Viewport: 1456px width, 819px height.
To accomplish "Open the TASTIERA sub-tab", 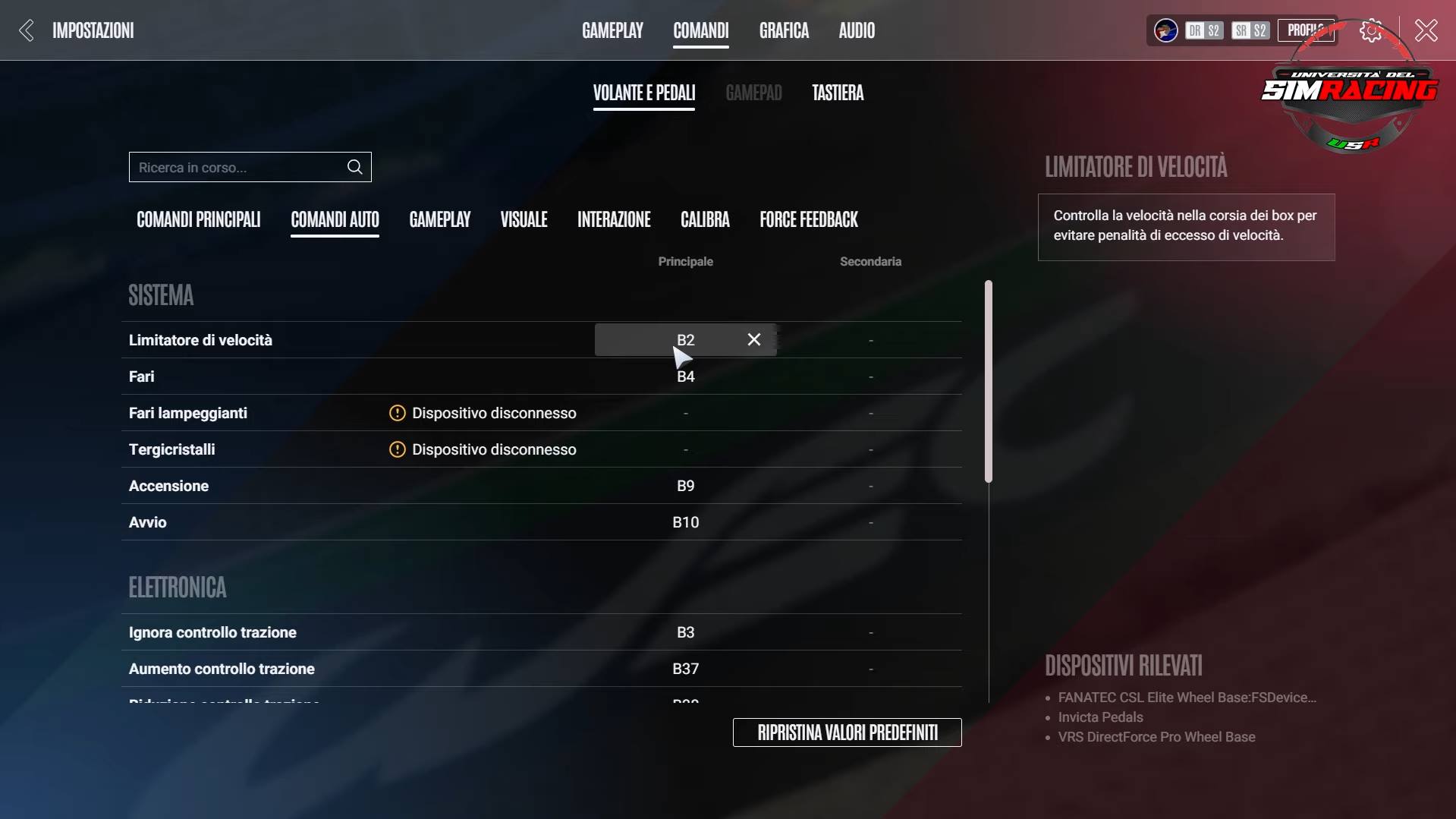I will tap(838, 93).
